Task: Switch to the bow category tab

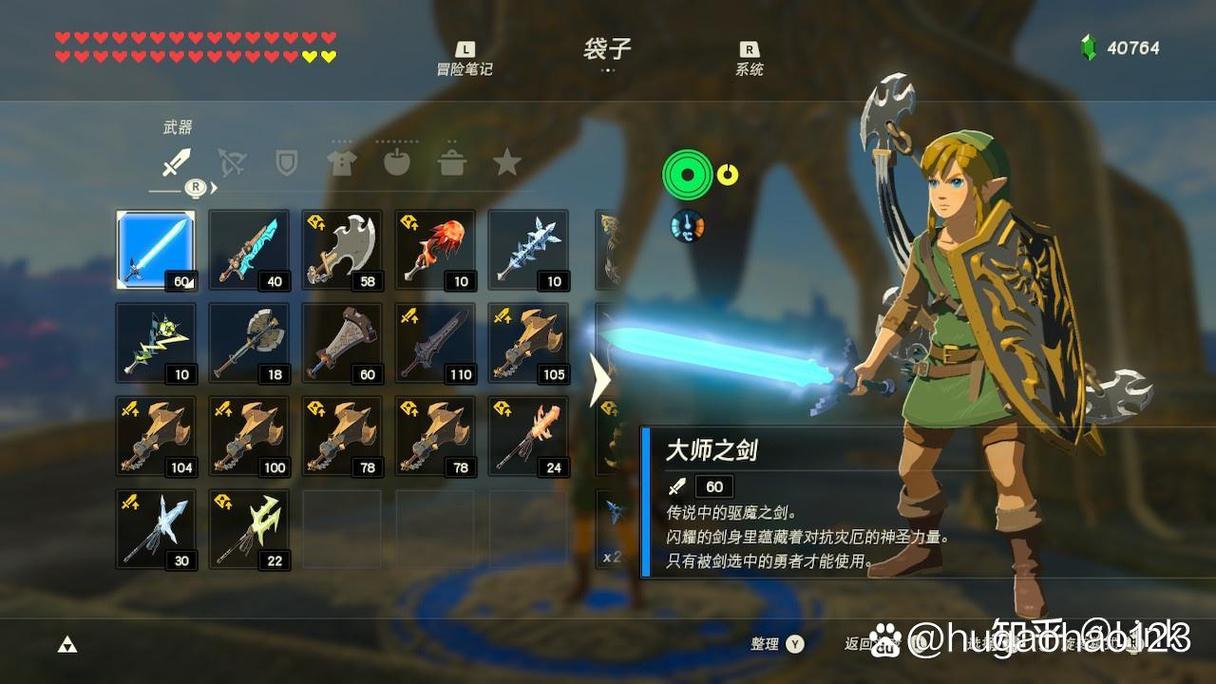Action: (232, 162)
